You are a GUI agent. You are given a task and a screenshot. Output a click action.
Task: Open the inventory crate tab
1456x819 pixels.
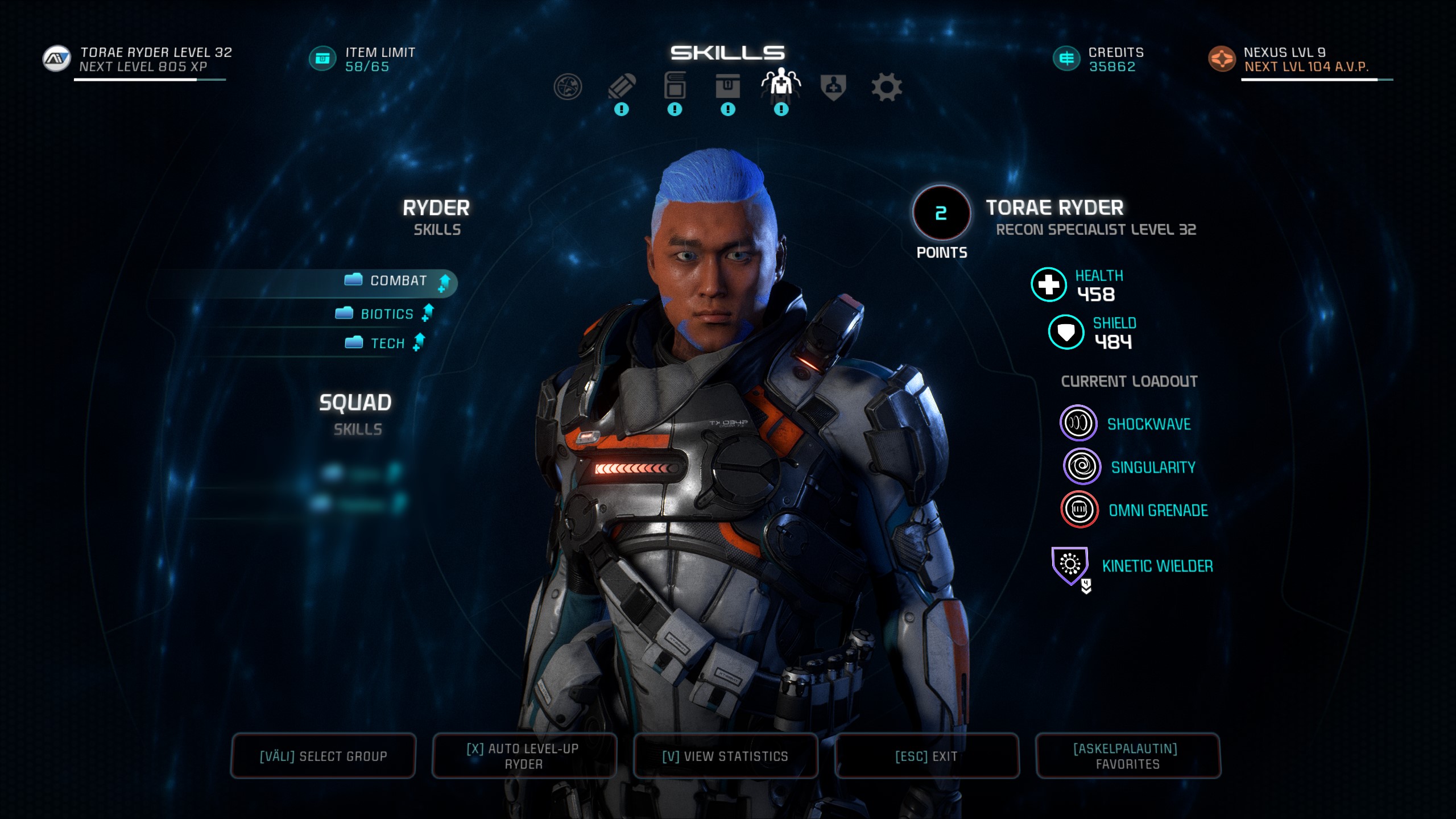[728, 87]
